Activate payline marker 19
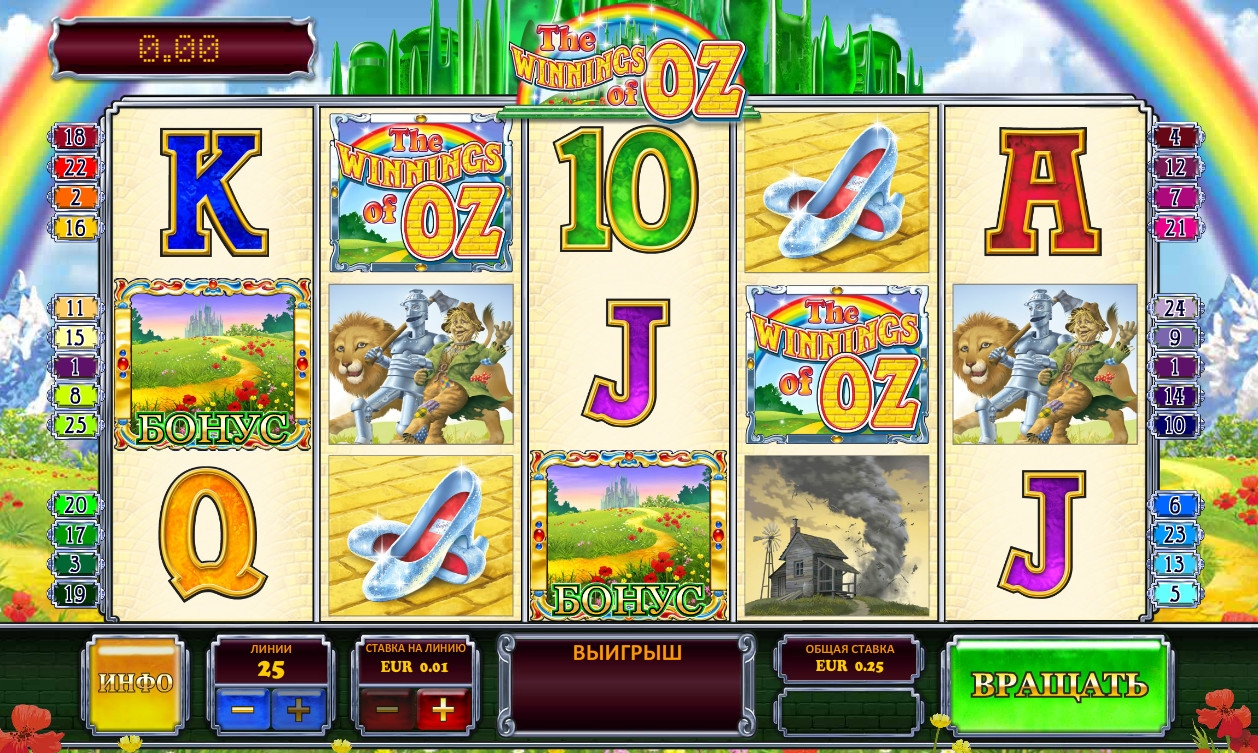The width and height of the screenshot is (1258, 753). tap(76, 595)
